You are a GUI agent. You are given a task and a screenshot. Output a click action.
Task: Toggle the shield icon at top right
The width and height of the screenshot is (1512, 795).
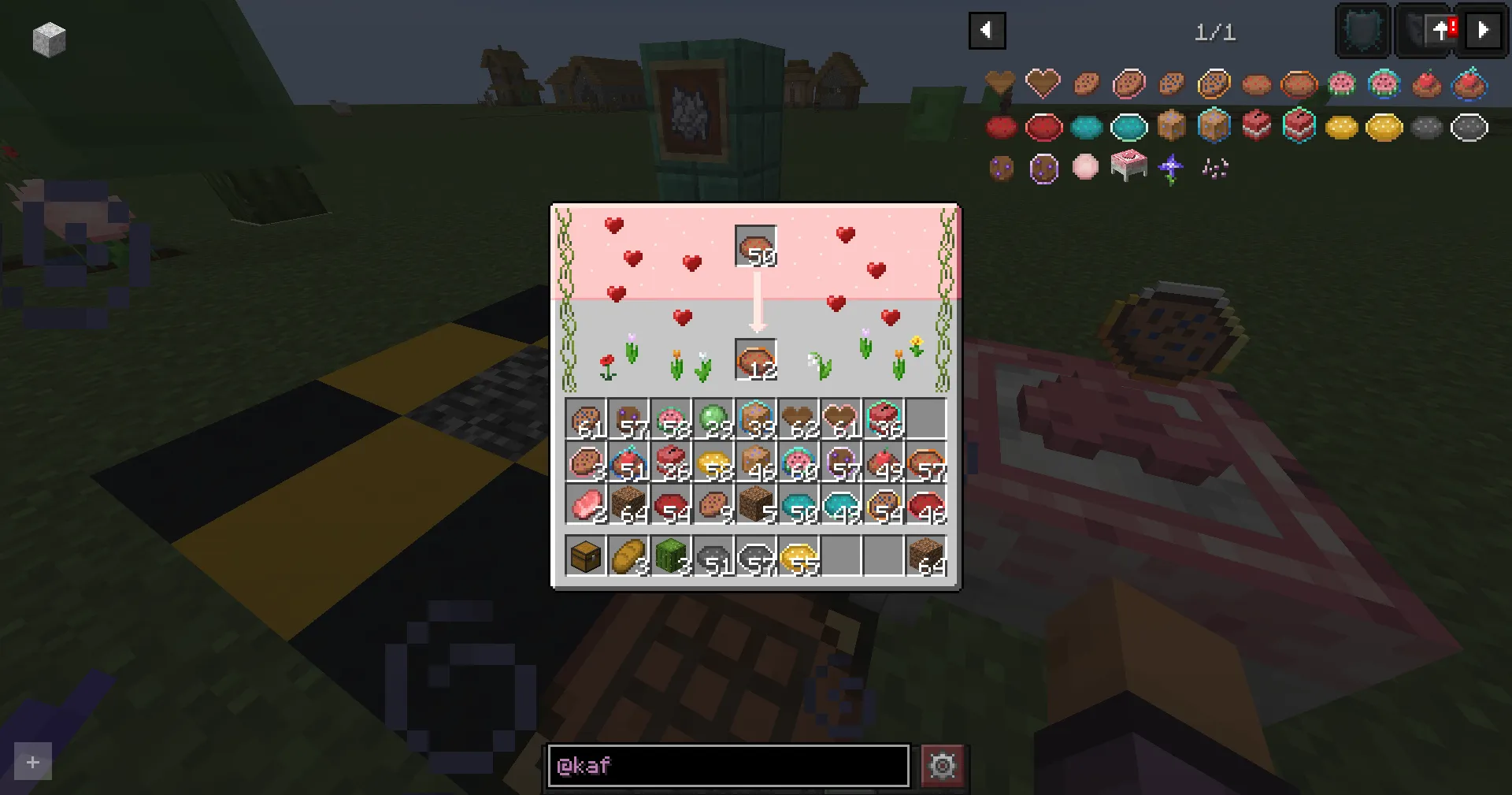[1362, 31]
